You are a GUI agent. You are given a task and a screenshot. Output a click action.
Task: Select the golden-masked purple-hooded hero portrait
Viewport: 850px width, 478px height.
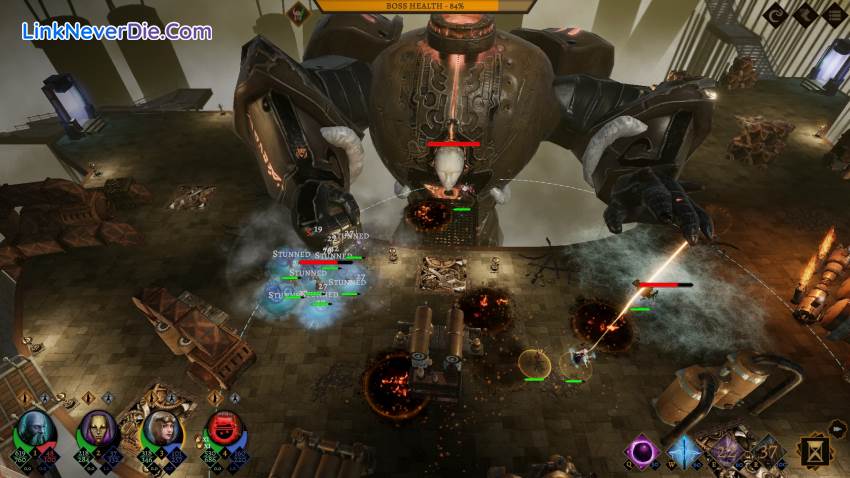click(97, 431)
